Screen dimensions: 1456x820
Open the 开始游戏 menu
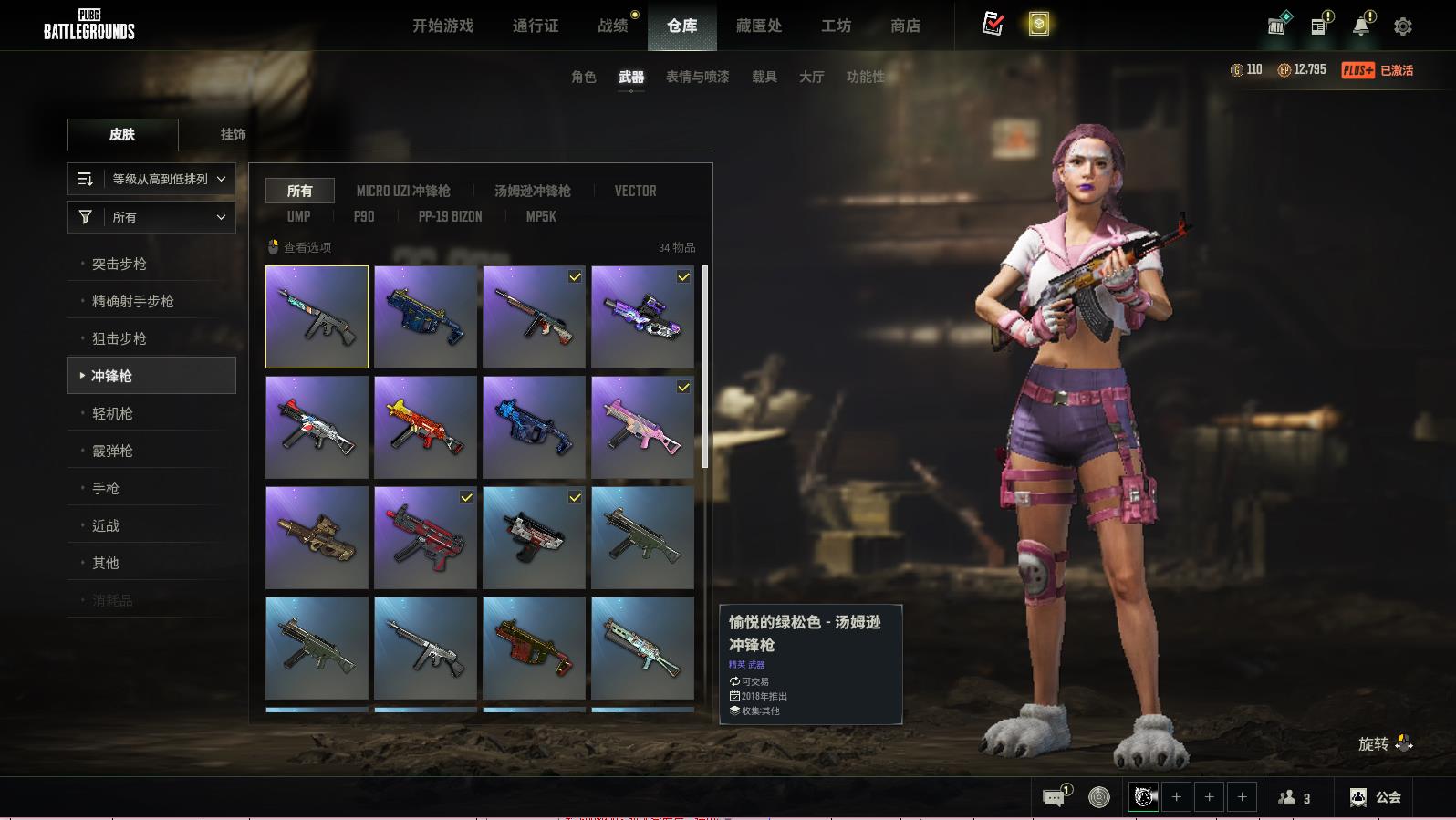pos(442,26)
